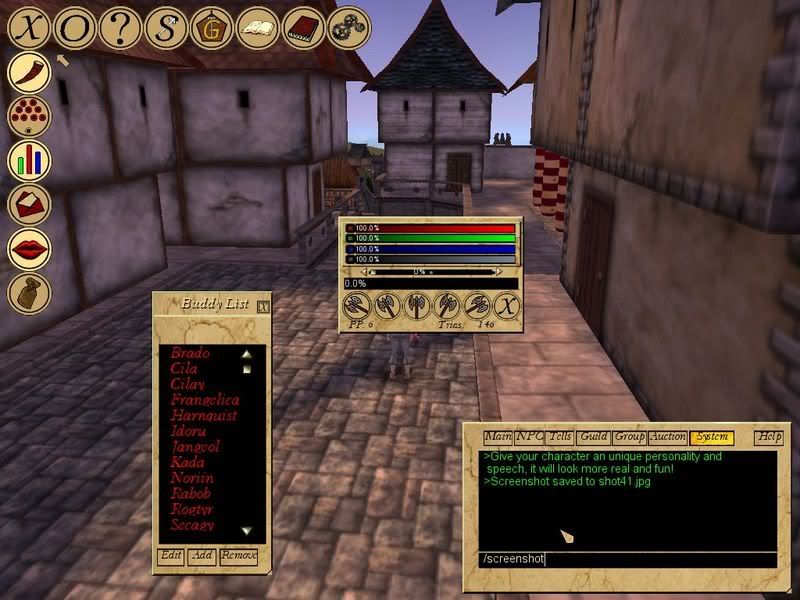
Task: Click the gears options icon
Action: [348, 26]
